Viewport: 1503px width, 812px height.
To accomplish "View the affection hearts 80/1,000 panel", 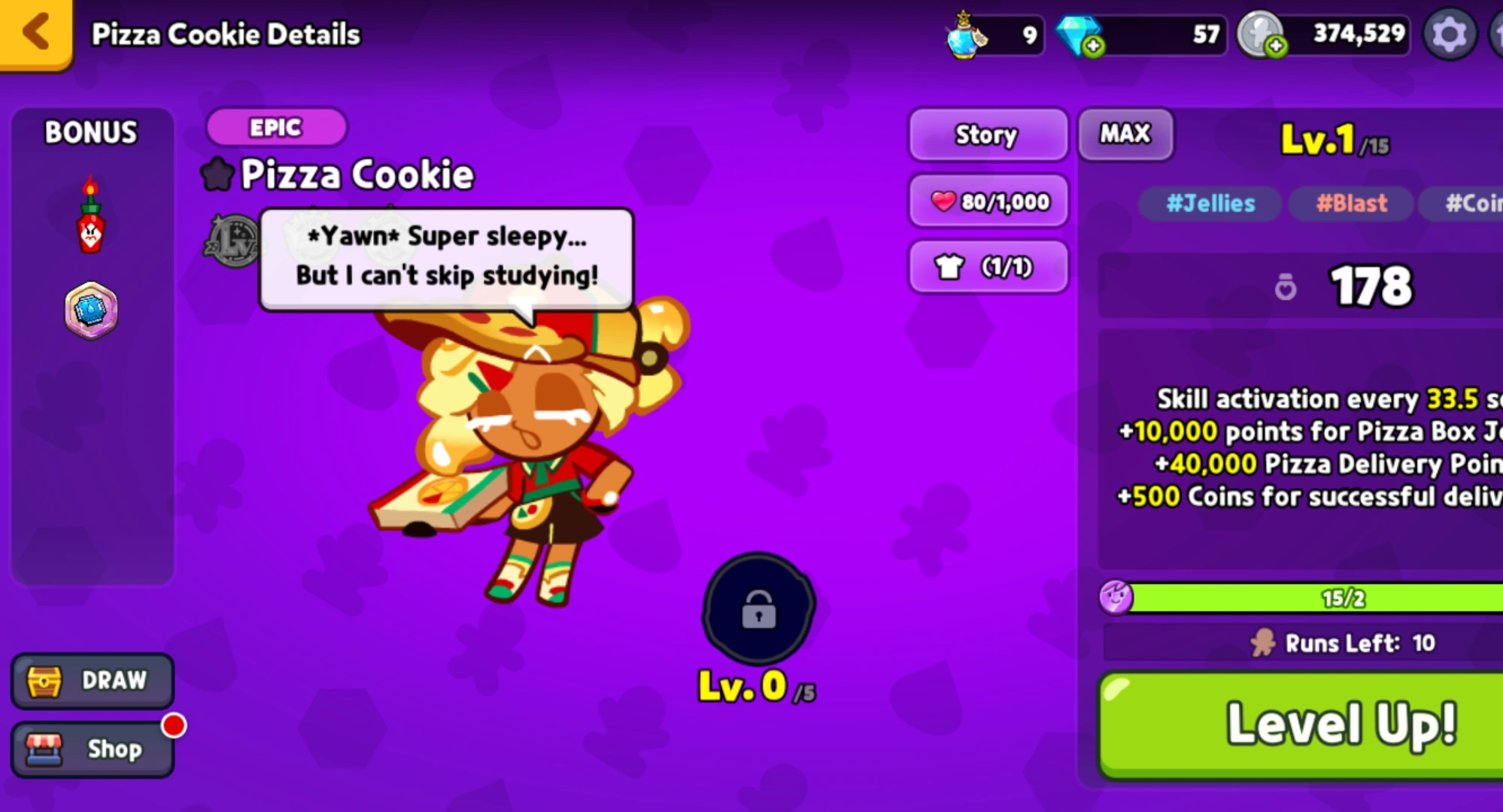I will 988,200.
